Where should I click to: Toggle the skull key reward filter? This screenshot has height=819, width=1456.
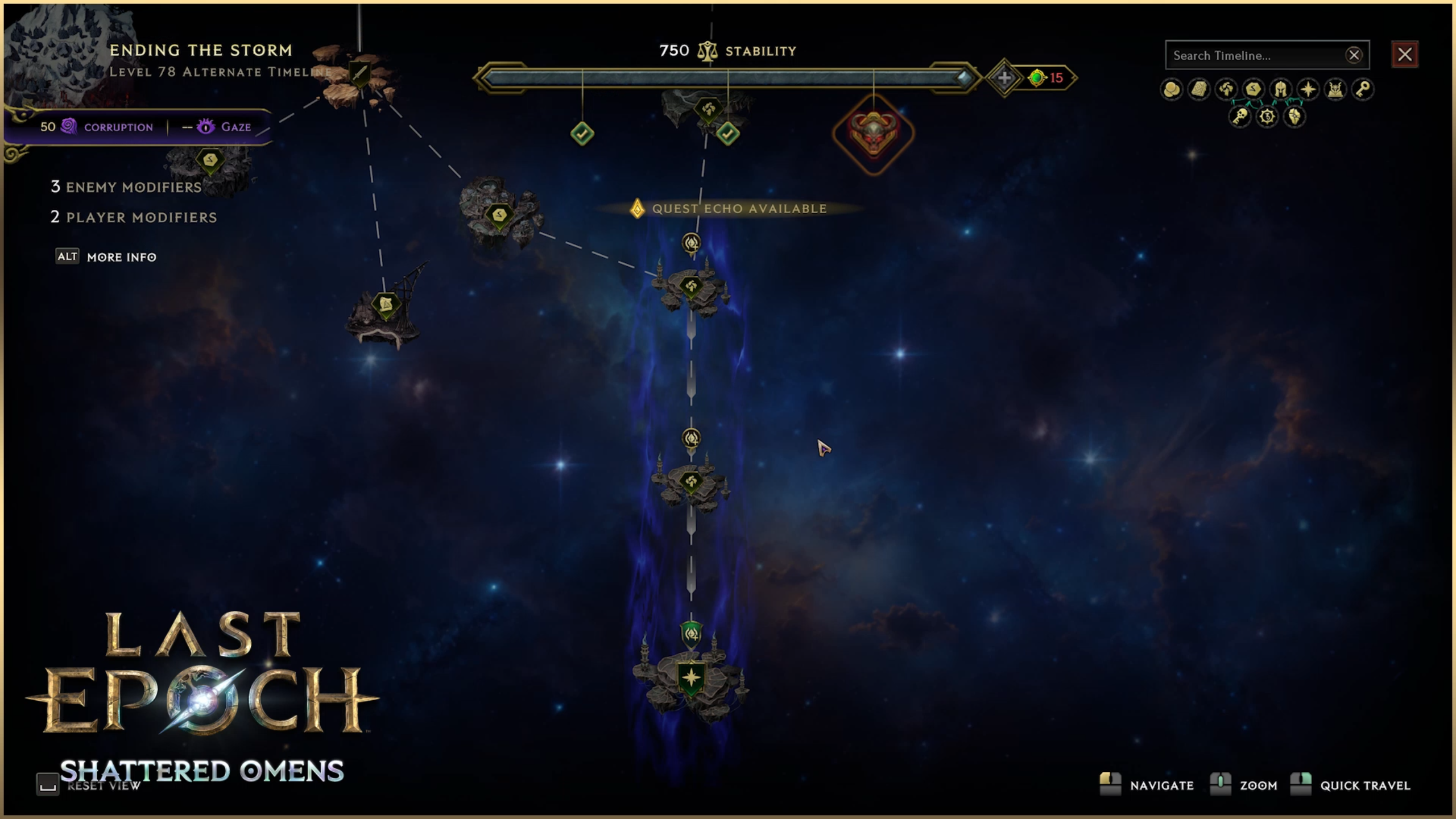point(1240,117)
